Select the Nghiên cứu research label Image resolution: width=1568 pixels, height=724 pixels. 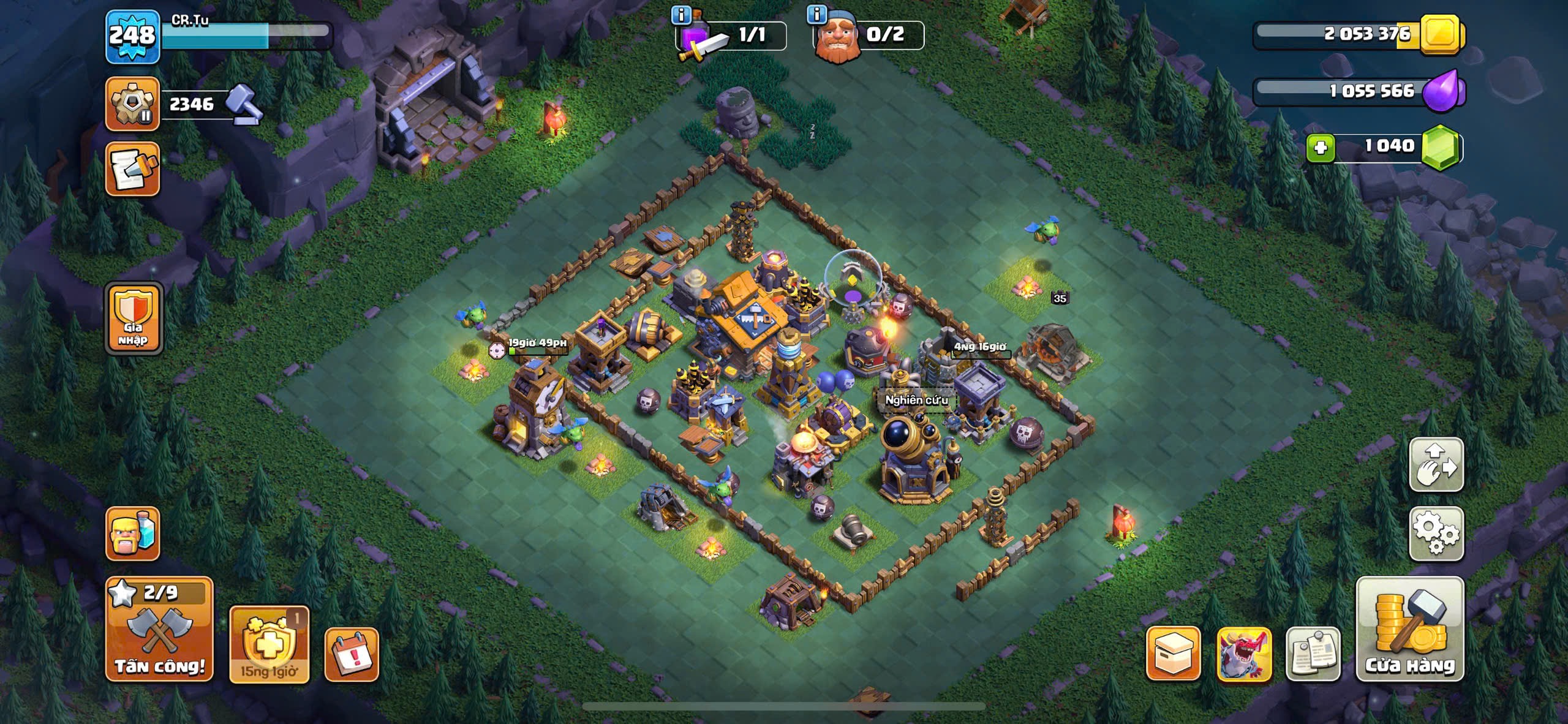pos(916,400)
